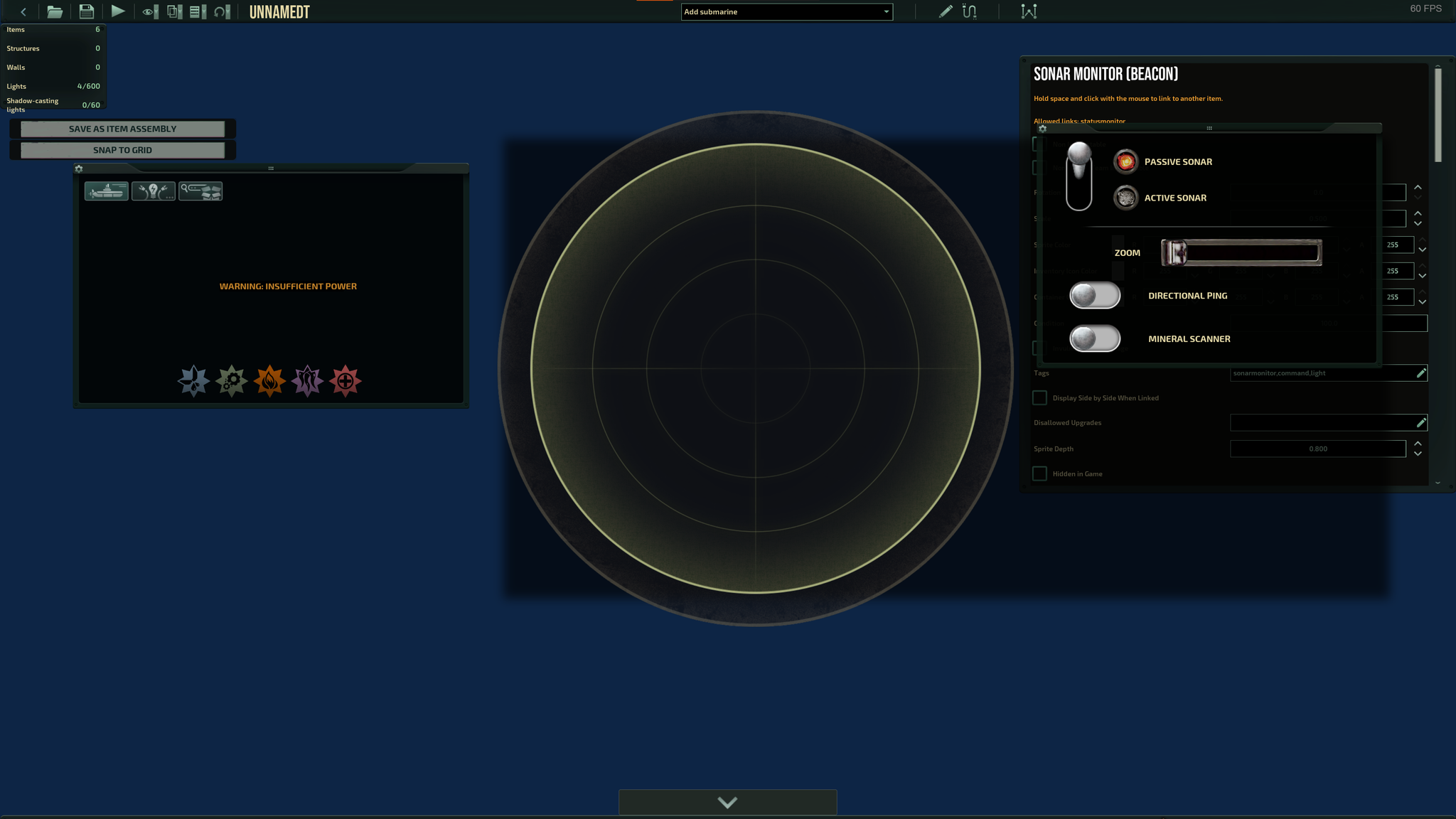Click the SNAP TO GRID button
This screenshot has height=819, width=1456.
[x=122, y=150]
